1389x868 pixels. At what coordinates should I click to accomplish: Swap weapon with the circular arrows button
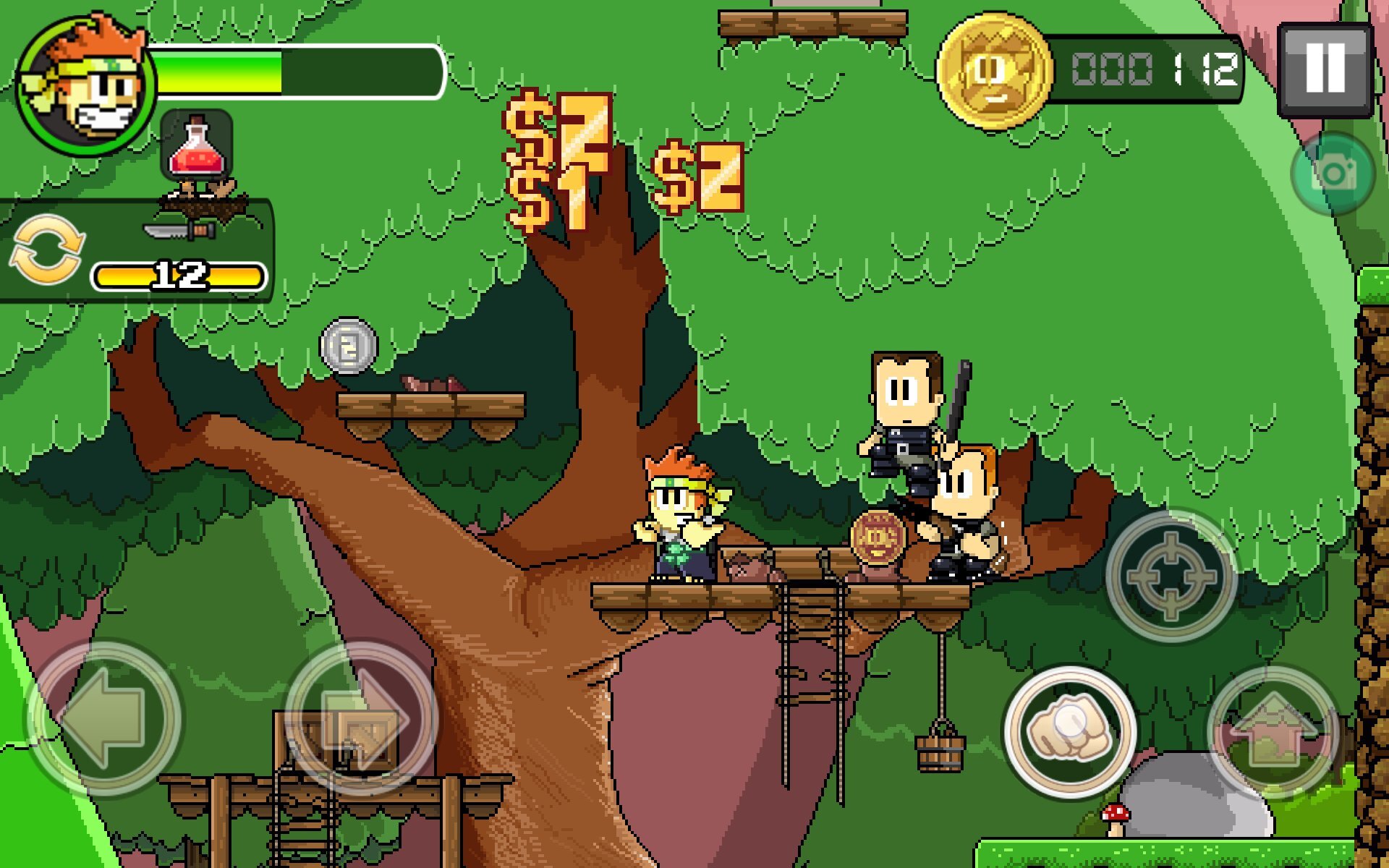pyautogui.click(x=47, y=250)
